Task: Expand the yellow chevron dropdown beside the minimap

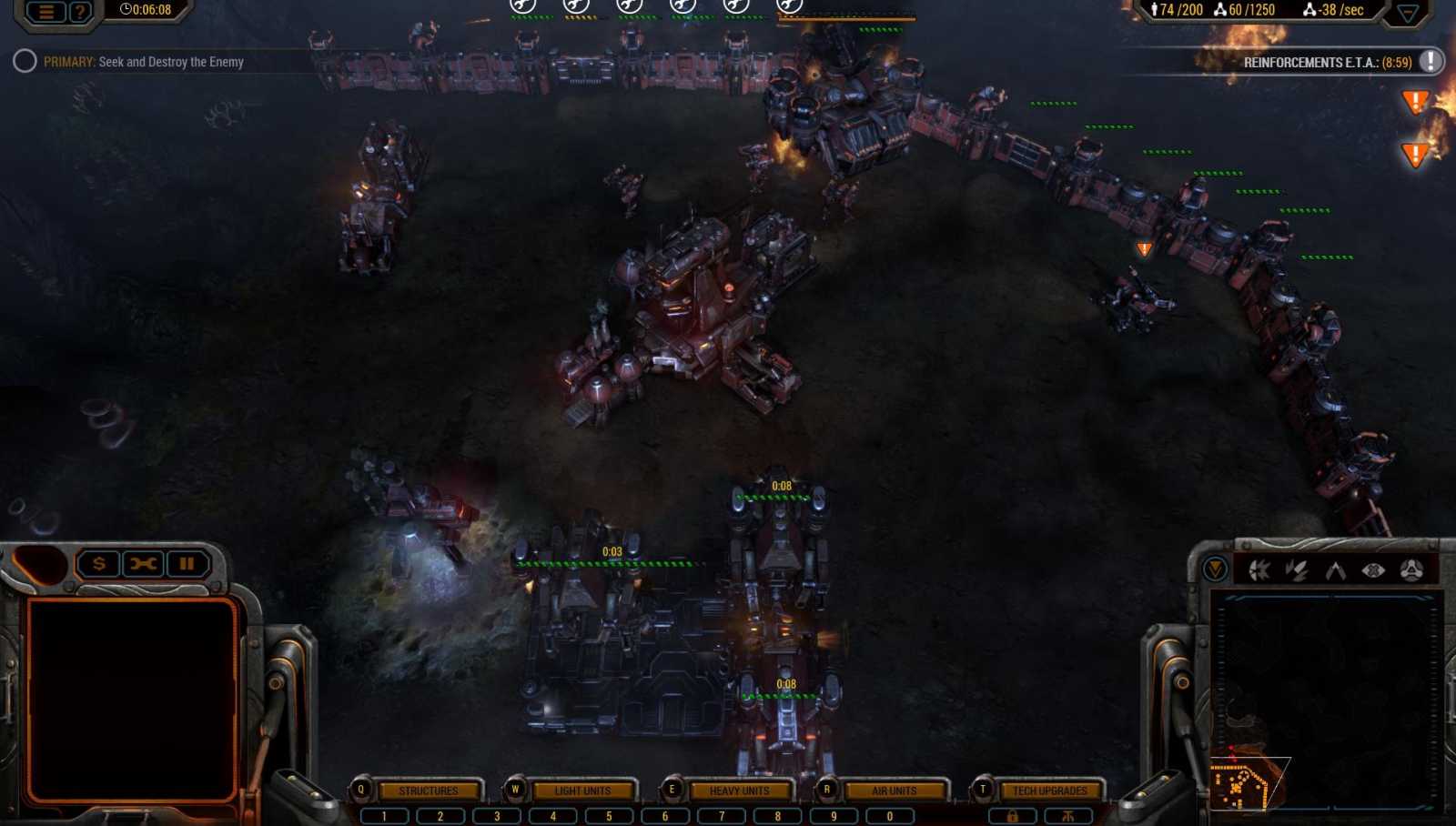Action: (x=1214, y=570)
